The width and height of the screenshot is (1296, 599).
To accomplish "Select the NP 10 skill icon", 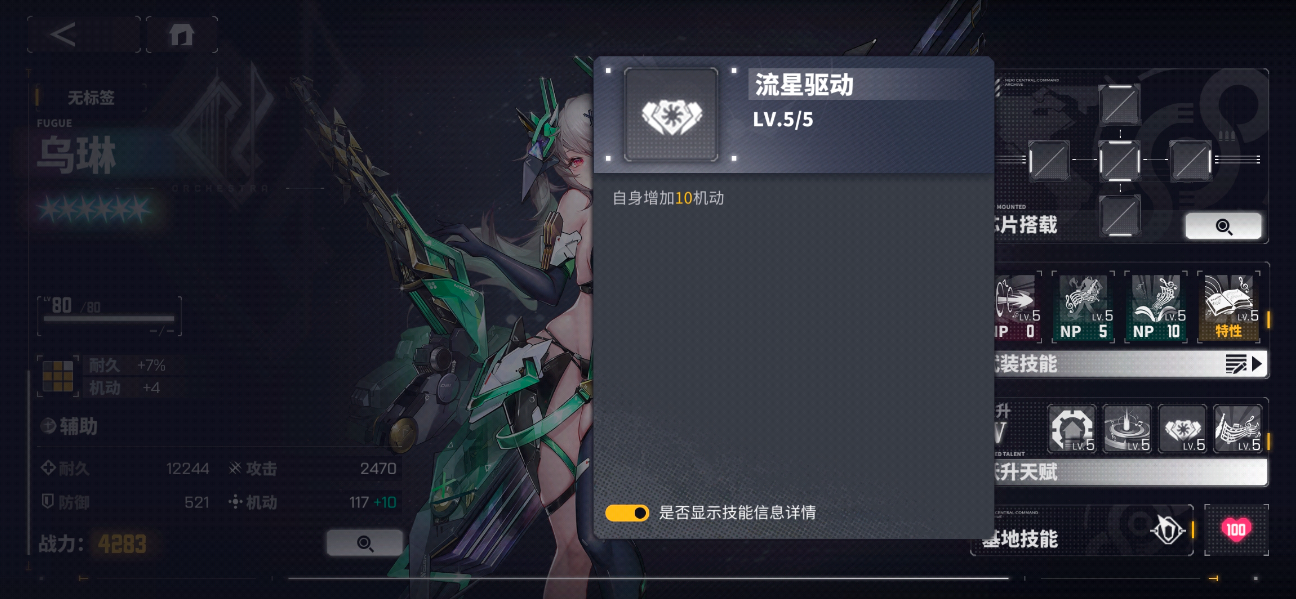I will (x=1157, y=308).
